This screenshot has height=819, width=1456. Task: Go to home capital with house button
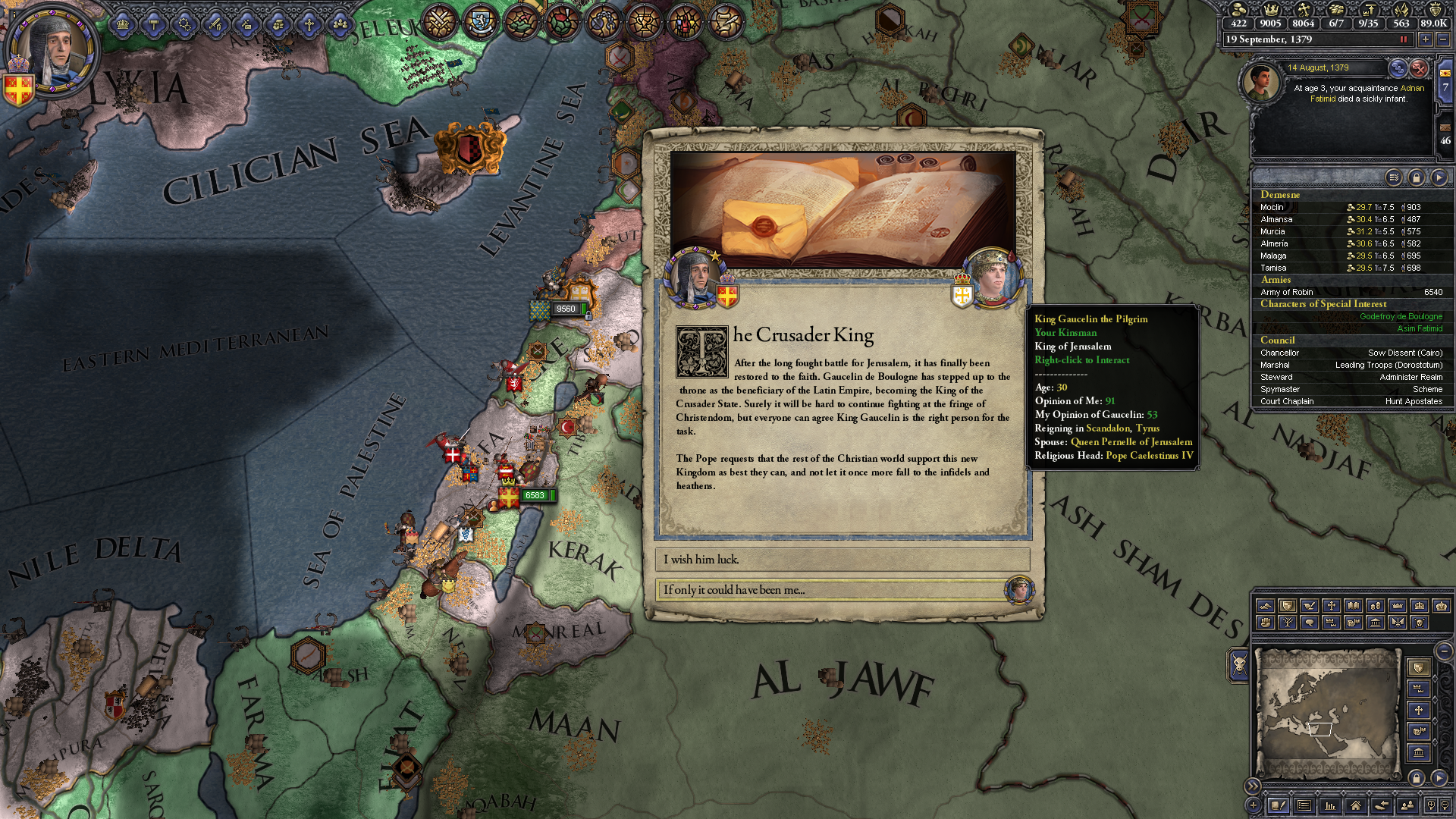point(1355,805)
